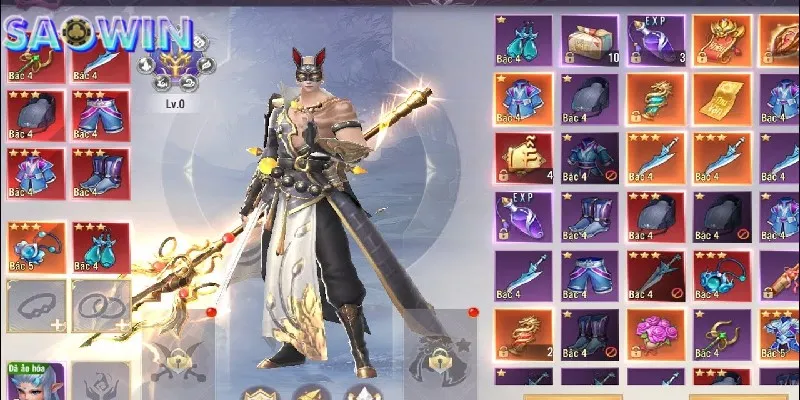Open the equipped three-star blue robe
The image size is (800, 400).
[x=36, y=172]
